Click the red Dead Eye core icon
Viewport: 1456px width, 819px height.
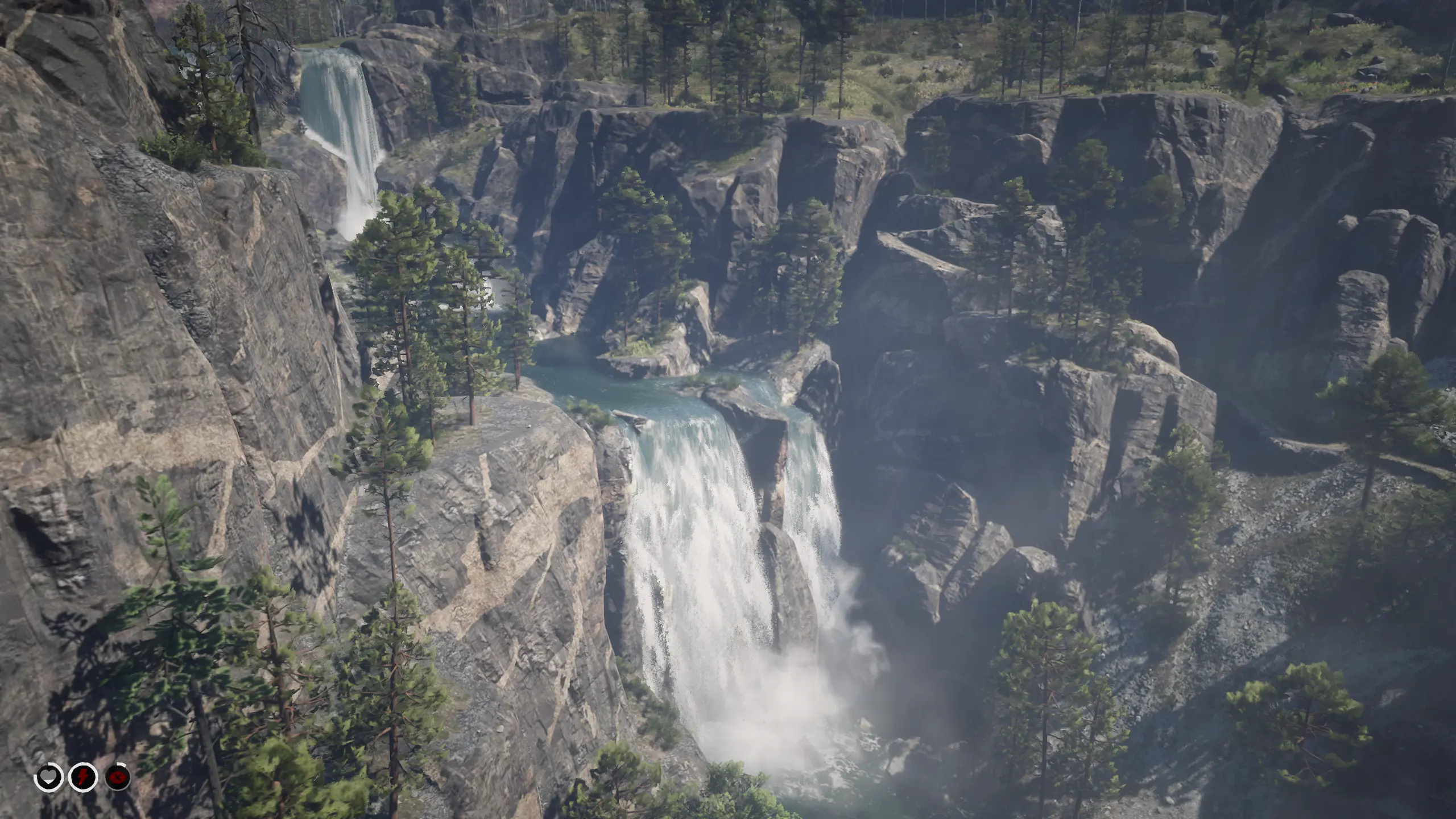point(118,776)
